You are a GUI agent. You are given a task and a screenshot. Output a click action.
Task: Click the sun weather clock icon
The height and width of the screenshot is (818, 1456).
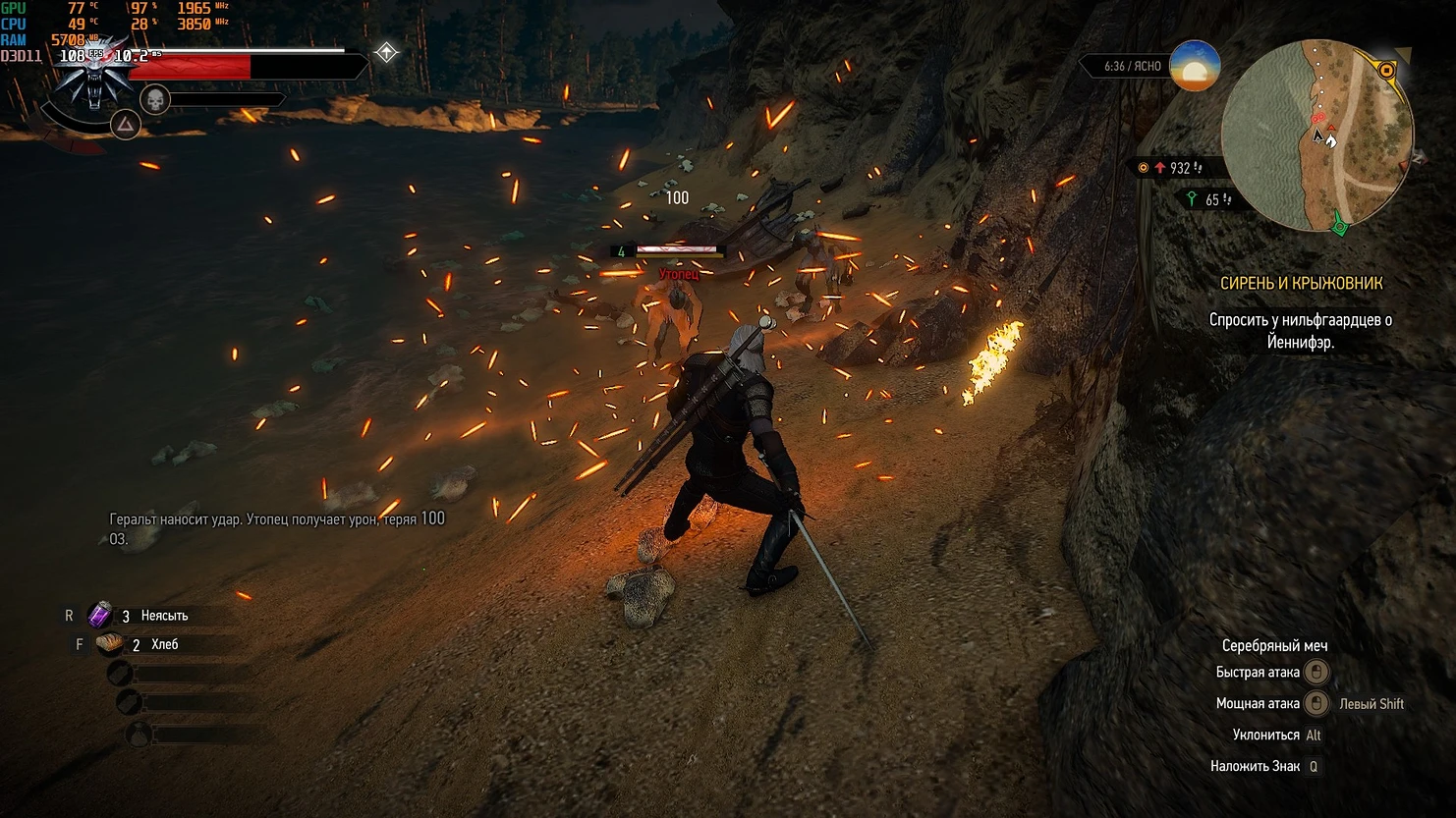[1195, 67]
